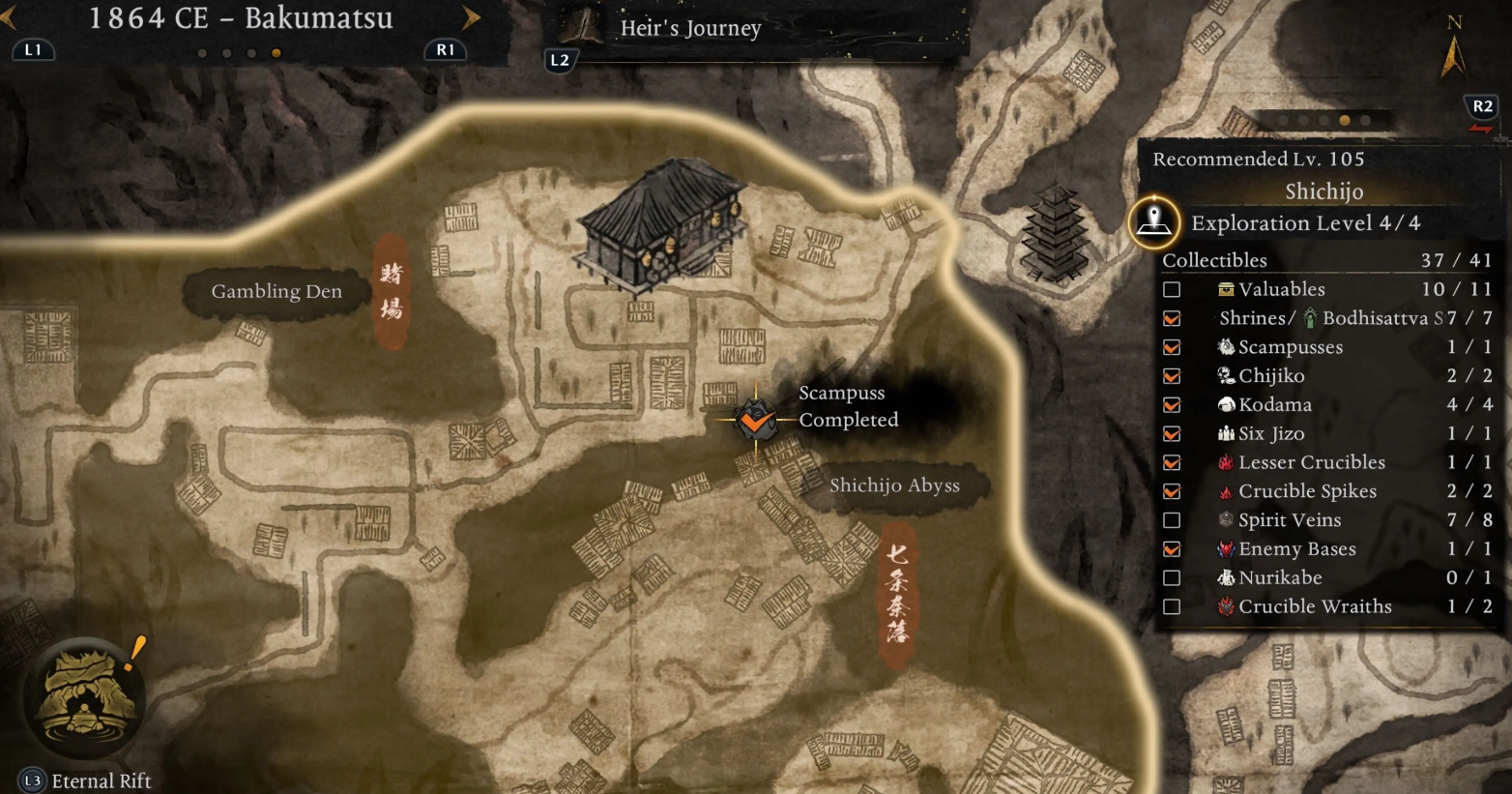Image resolution: width=1512 pixels, height=794 pixels.
Task: Toggle the Lesser Crucibles checkbox
Action: [1172, 463]
